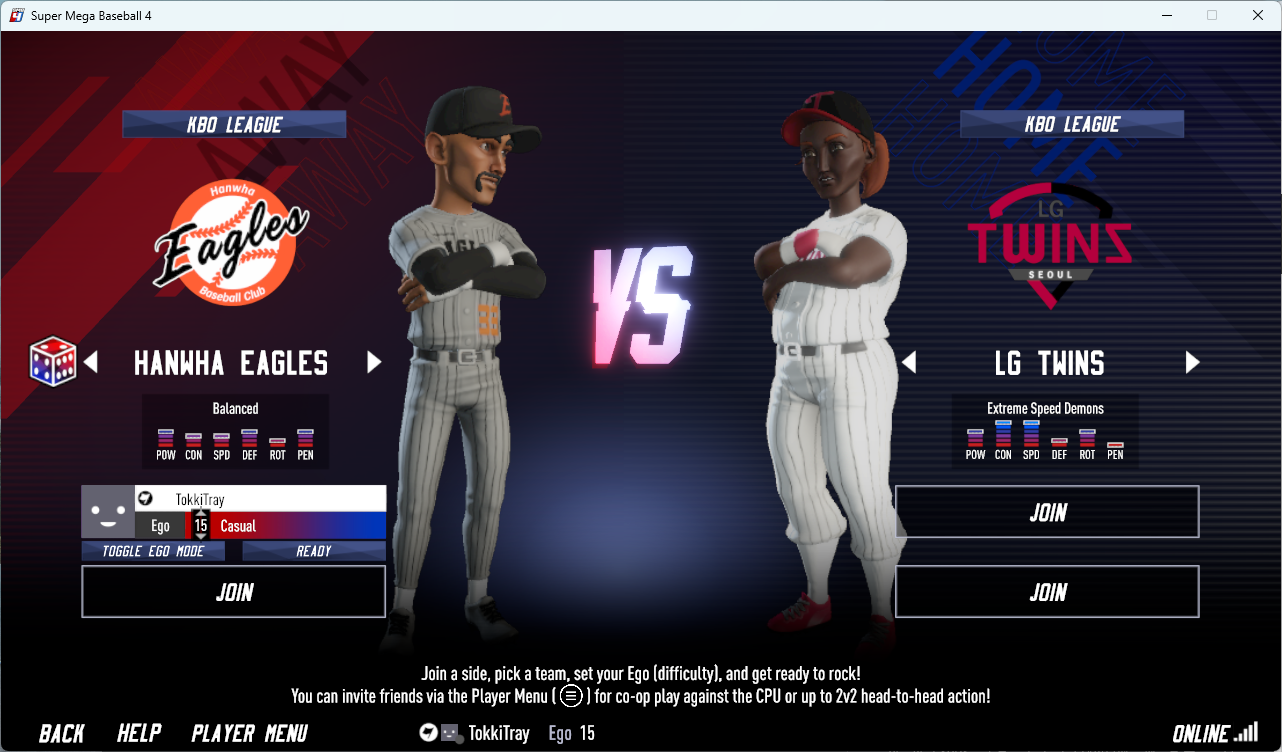Close the Super Mega Baseball 4 window
This screenshot has height=752, width=1282.
[x=1258, y=15]
